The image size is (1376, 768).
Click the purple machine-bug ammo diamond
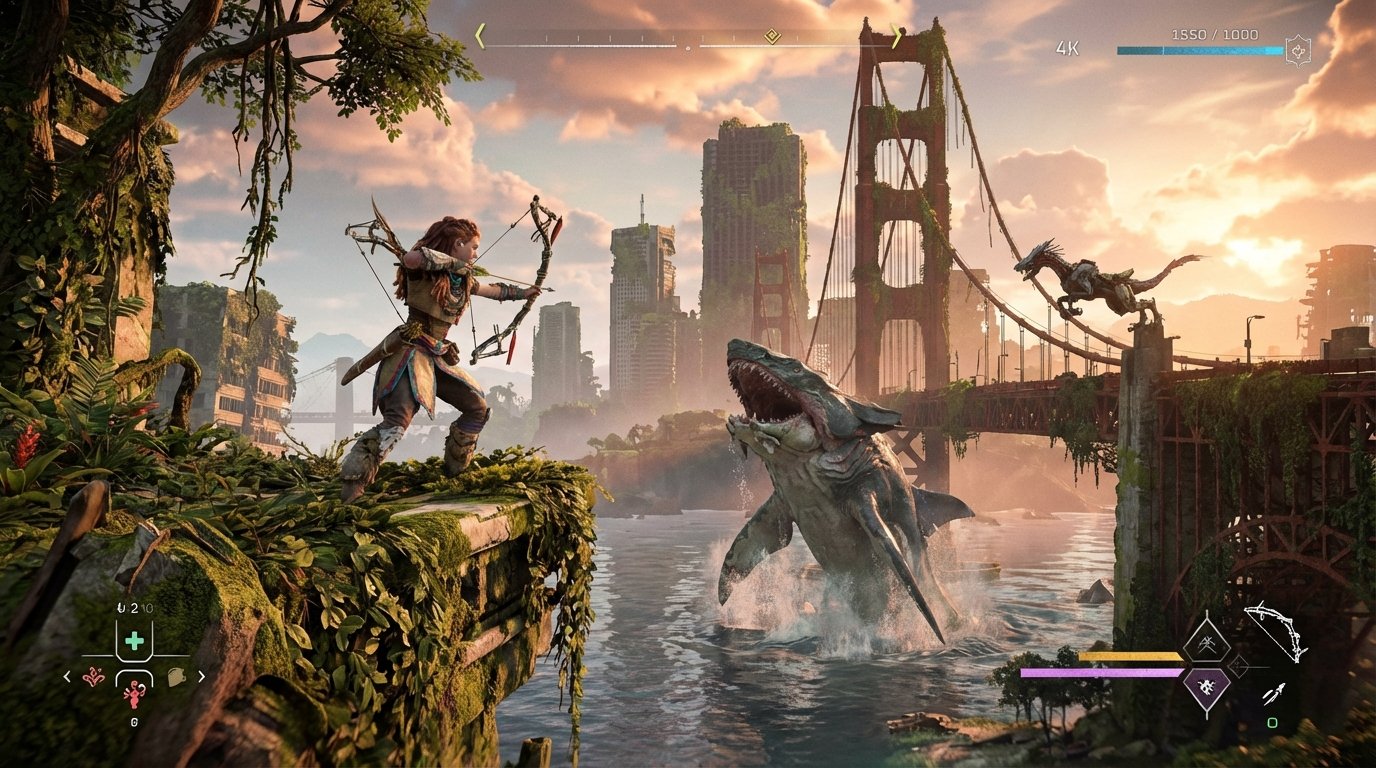coord(1208,685)
